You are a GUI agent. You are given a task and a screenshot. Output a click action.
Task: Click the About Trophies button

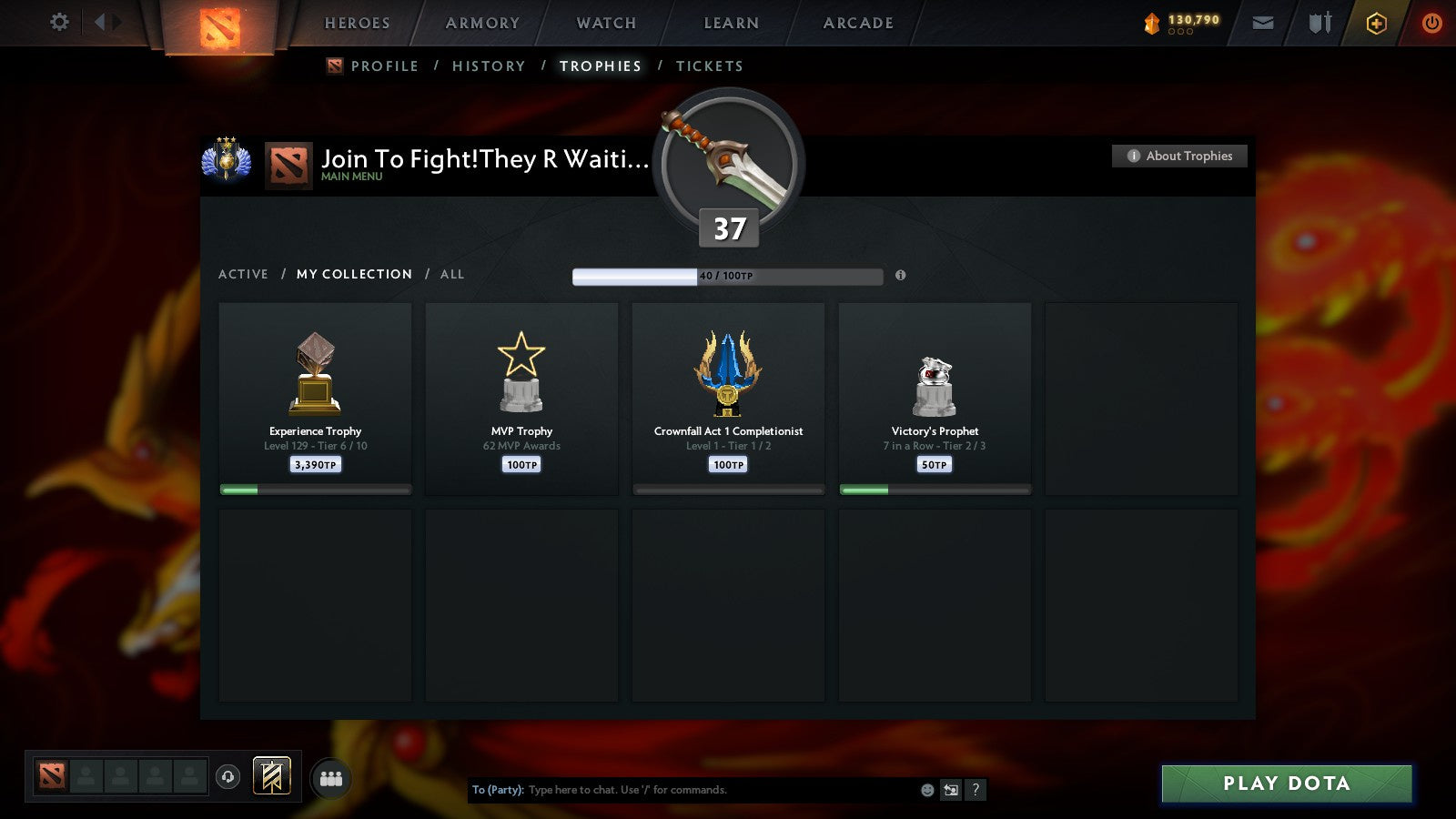click(1179, 156)
